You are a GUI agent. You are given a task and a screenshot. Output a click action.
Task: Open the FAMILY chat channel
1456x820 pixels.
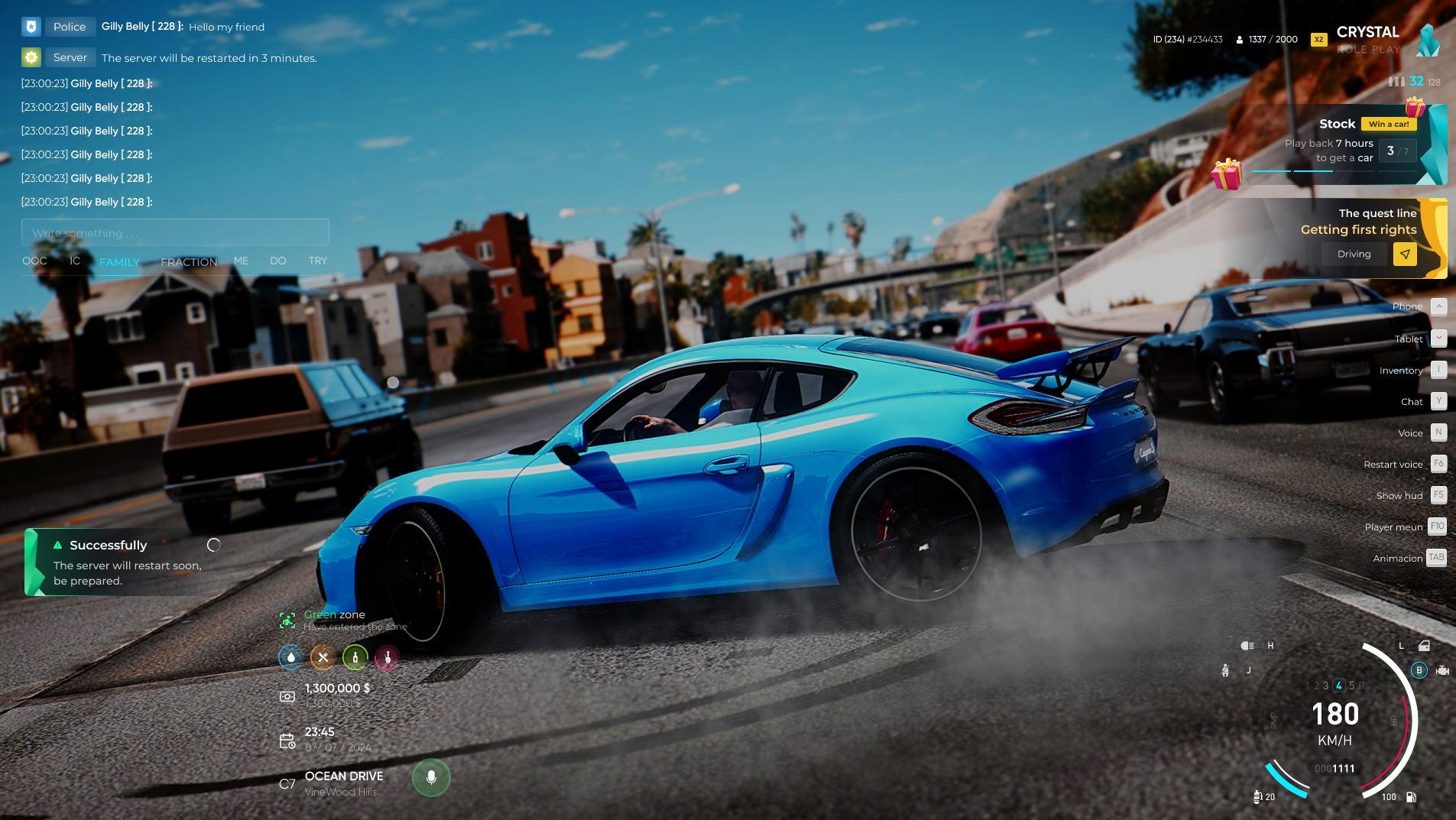click(119, 262)
